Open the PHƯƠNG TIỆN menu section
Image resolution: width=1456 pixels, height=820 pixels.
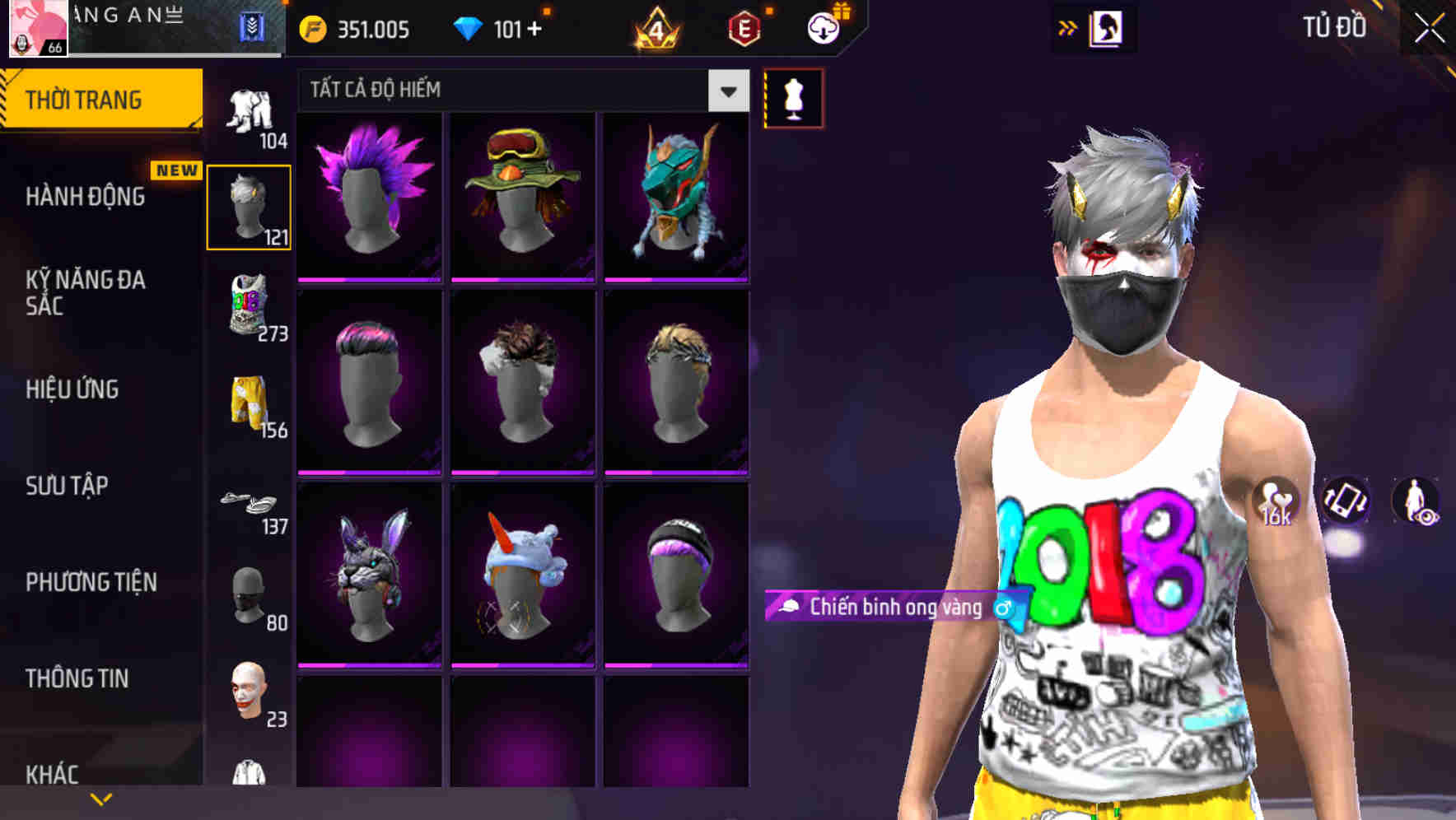91,582
